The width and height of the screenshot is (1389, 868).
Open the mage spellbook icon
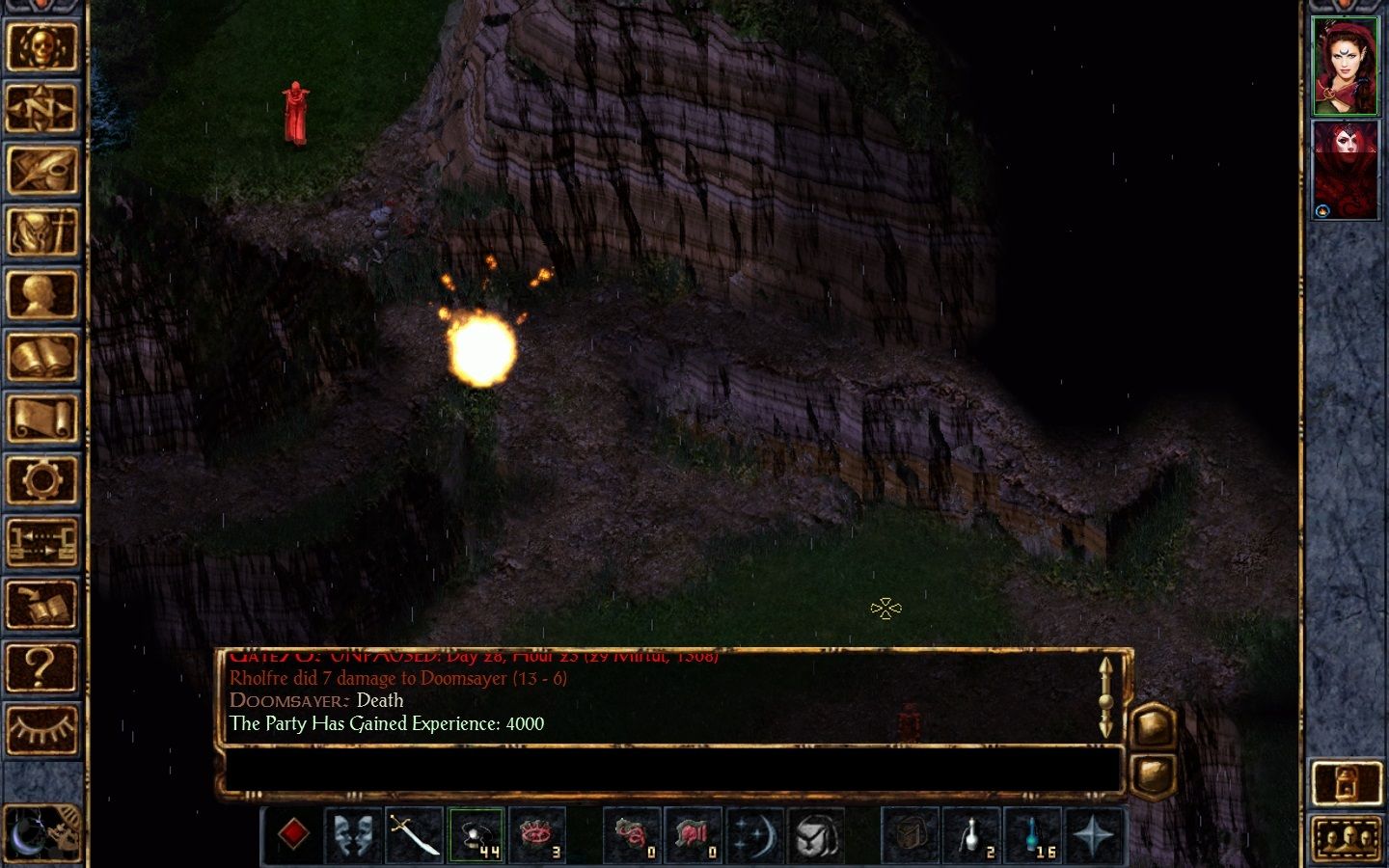43,355
